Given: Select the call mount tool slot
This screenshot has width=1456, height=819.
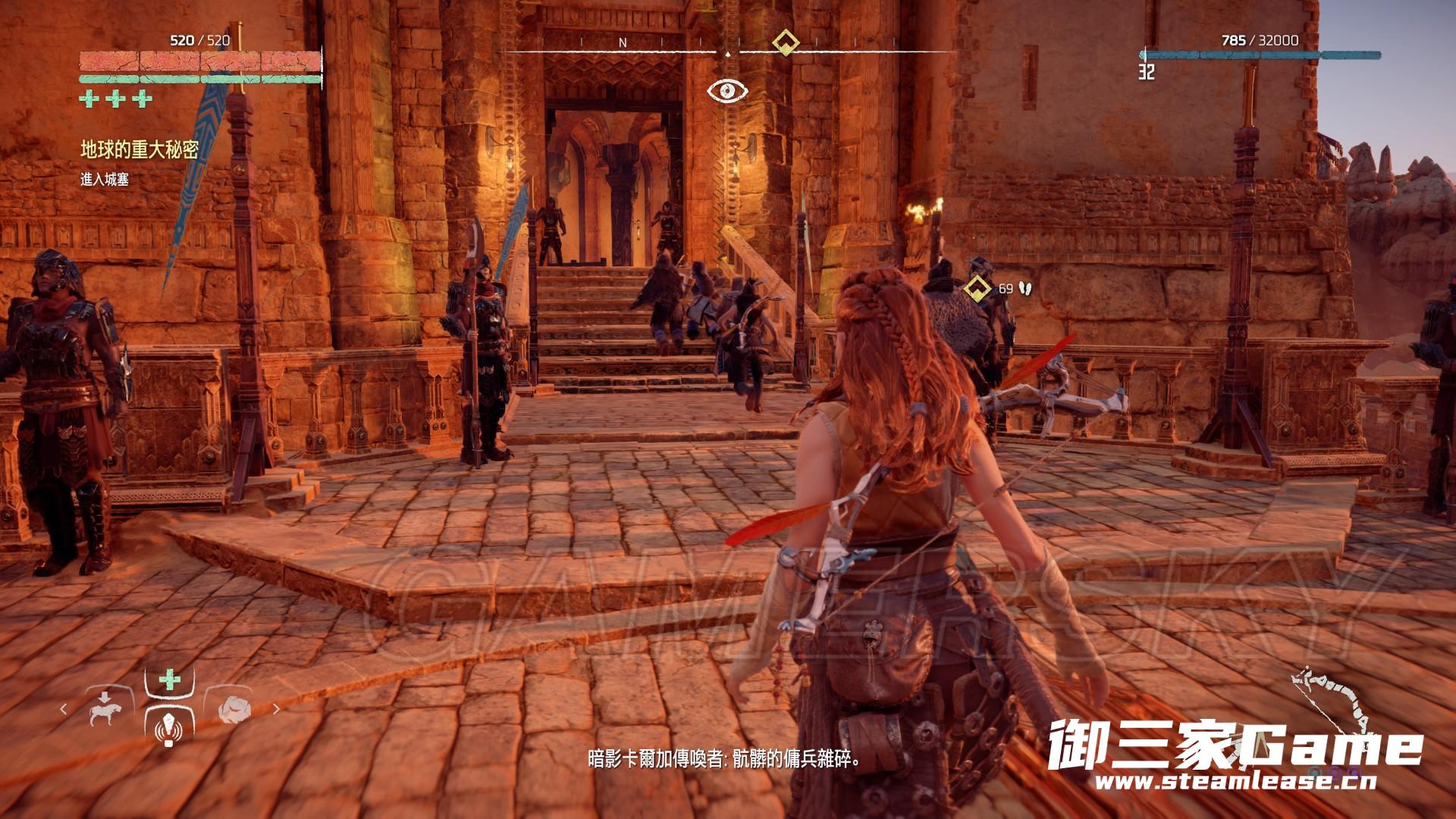Looking at the screenshot, I should (x=105, y=709).
